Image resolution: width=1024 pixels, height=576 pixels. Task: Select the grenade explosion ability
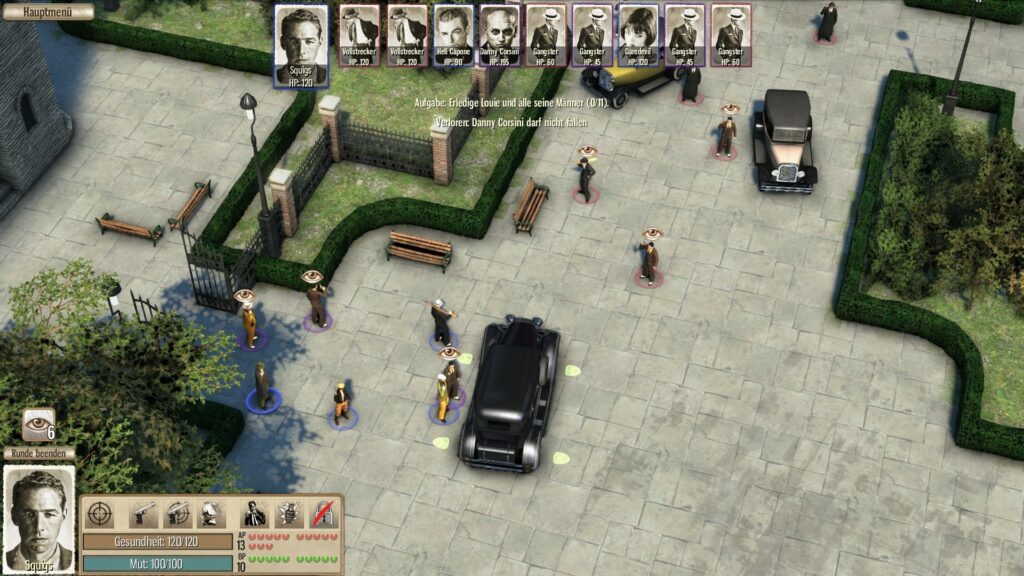289,513
